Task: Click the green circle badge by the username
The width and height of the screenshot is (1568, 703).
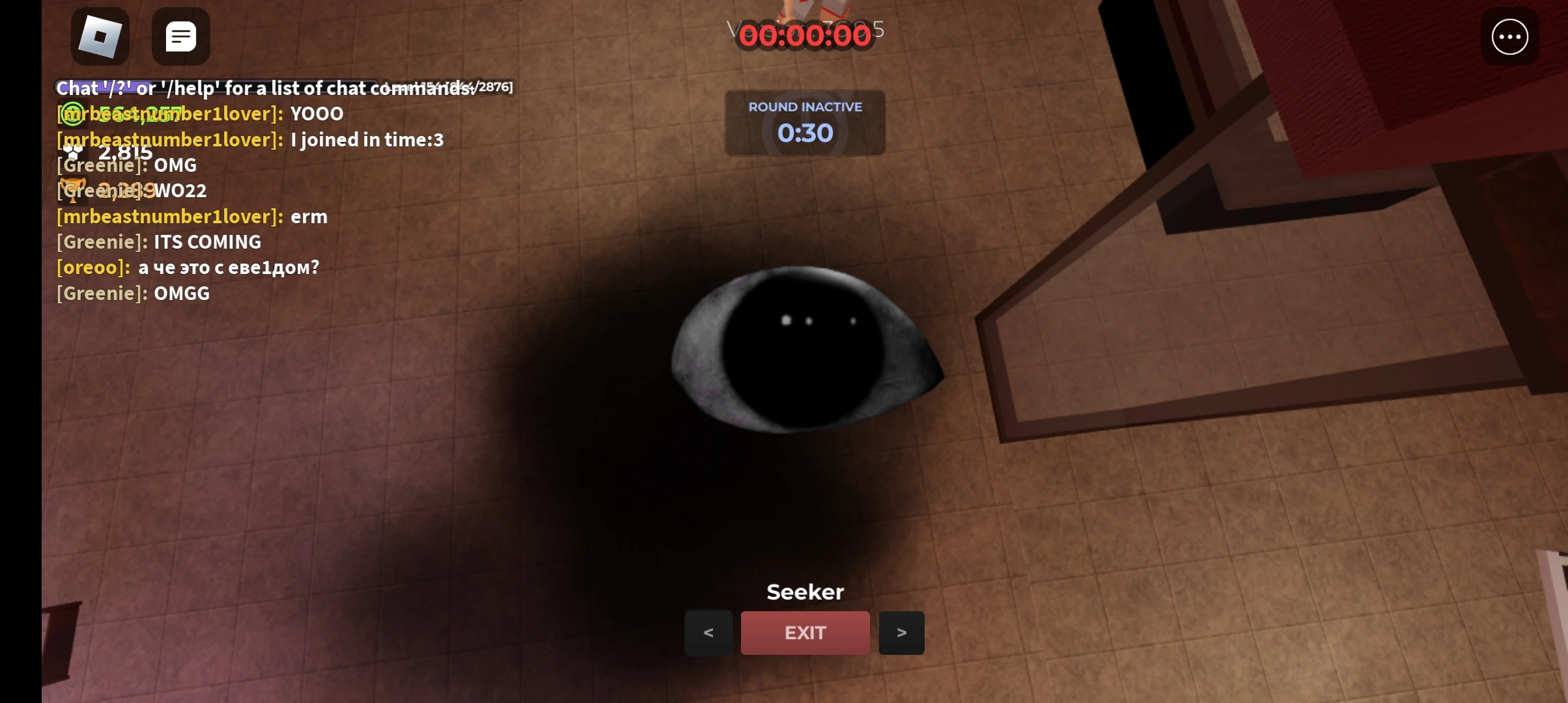Action: (x=72, y=115)
